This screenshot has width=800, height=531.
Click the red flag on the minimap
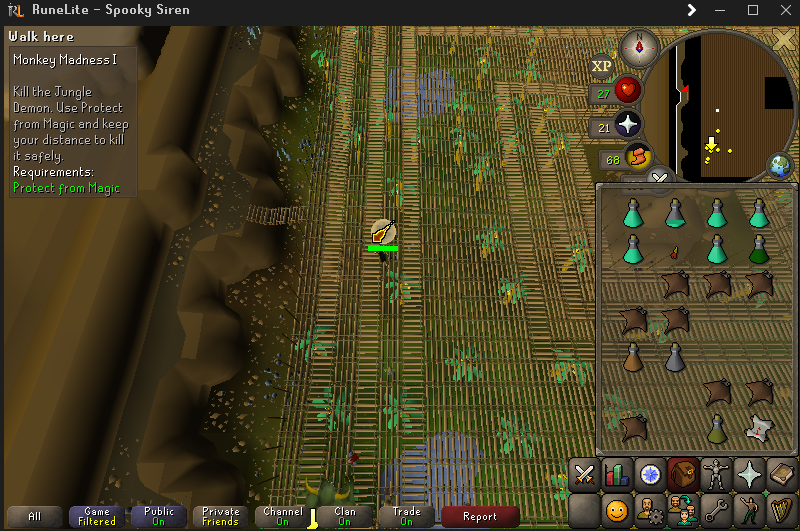686,92
